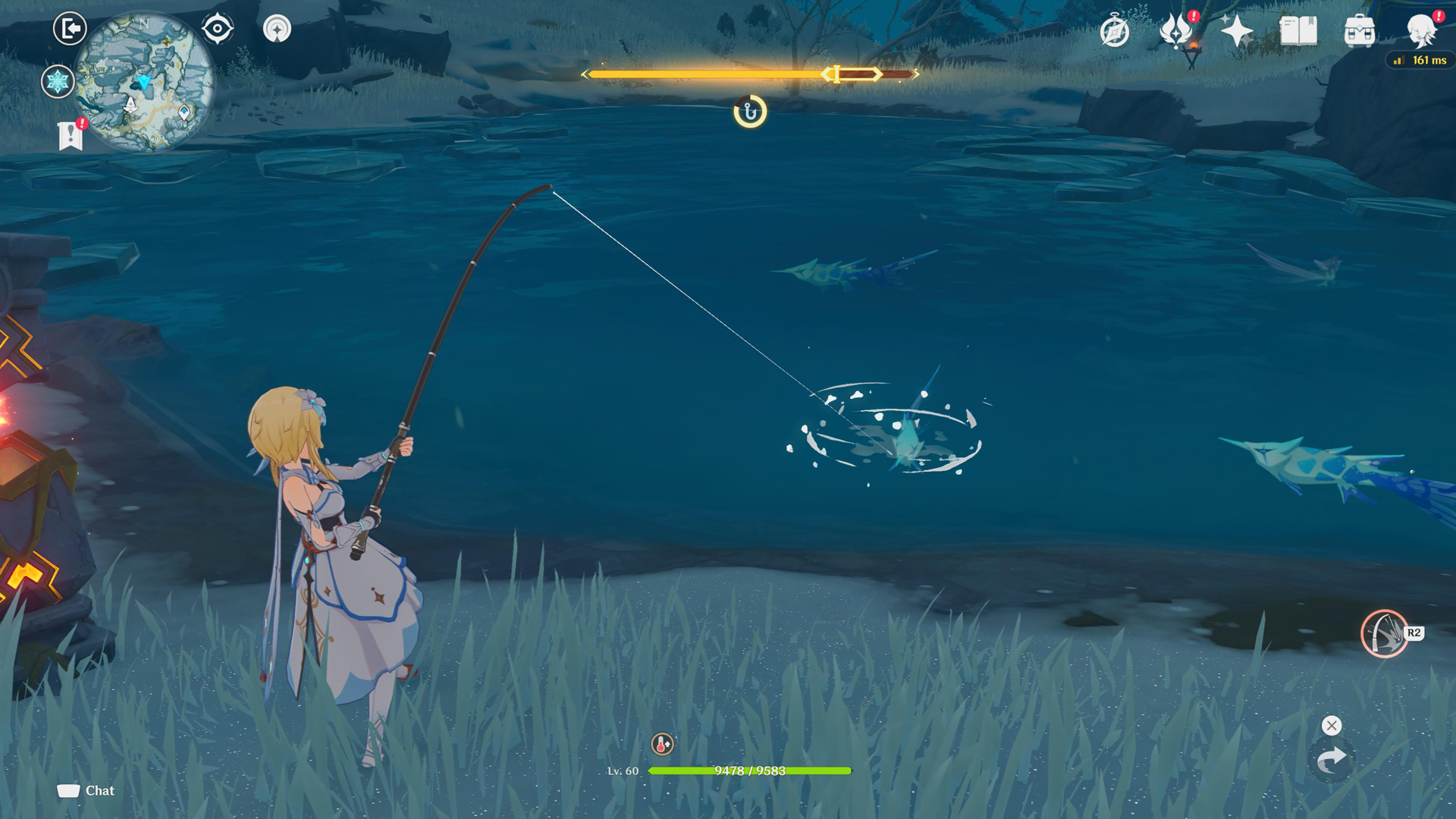This screenshot has width=1456, height=819.
Task: Click the hook indicator above the water
Action: 749,111
